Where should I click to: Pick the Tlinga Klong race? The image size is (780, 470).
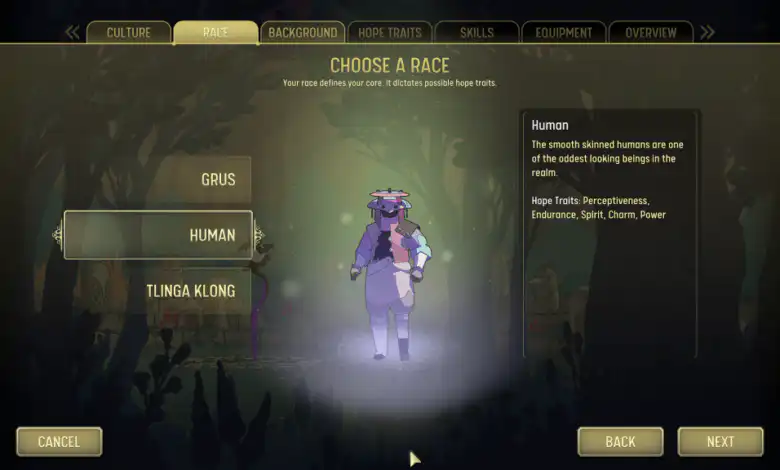click(x=190, y=291)
